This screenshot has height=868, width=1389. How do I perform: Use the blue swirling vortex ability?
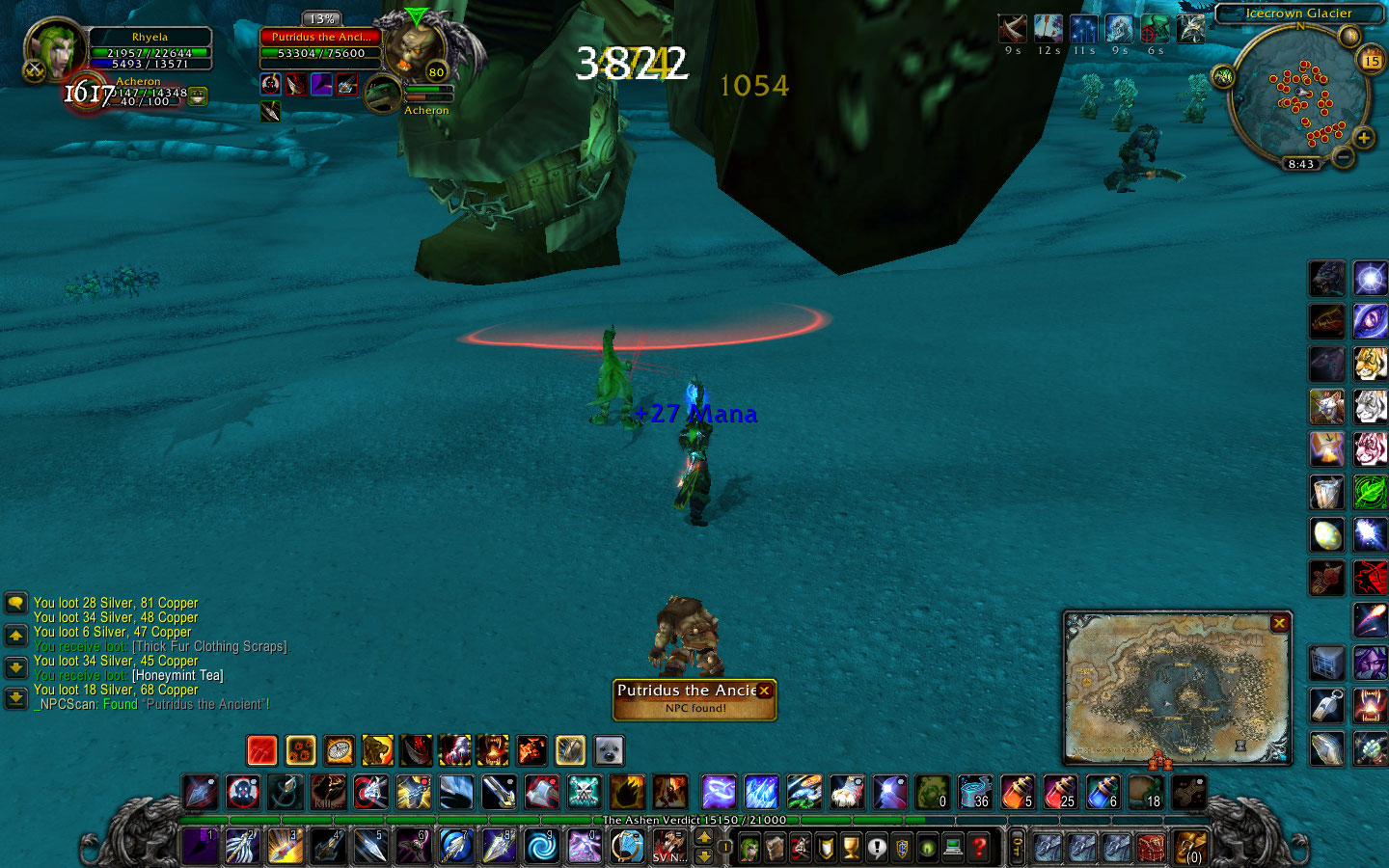tap(542, 846)
